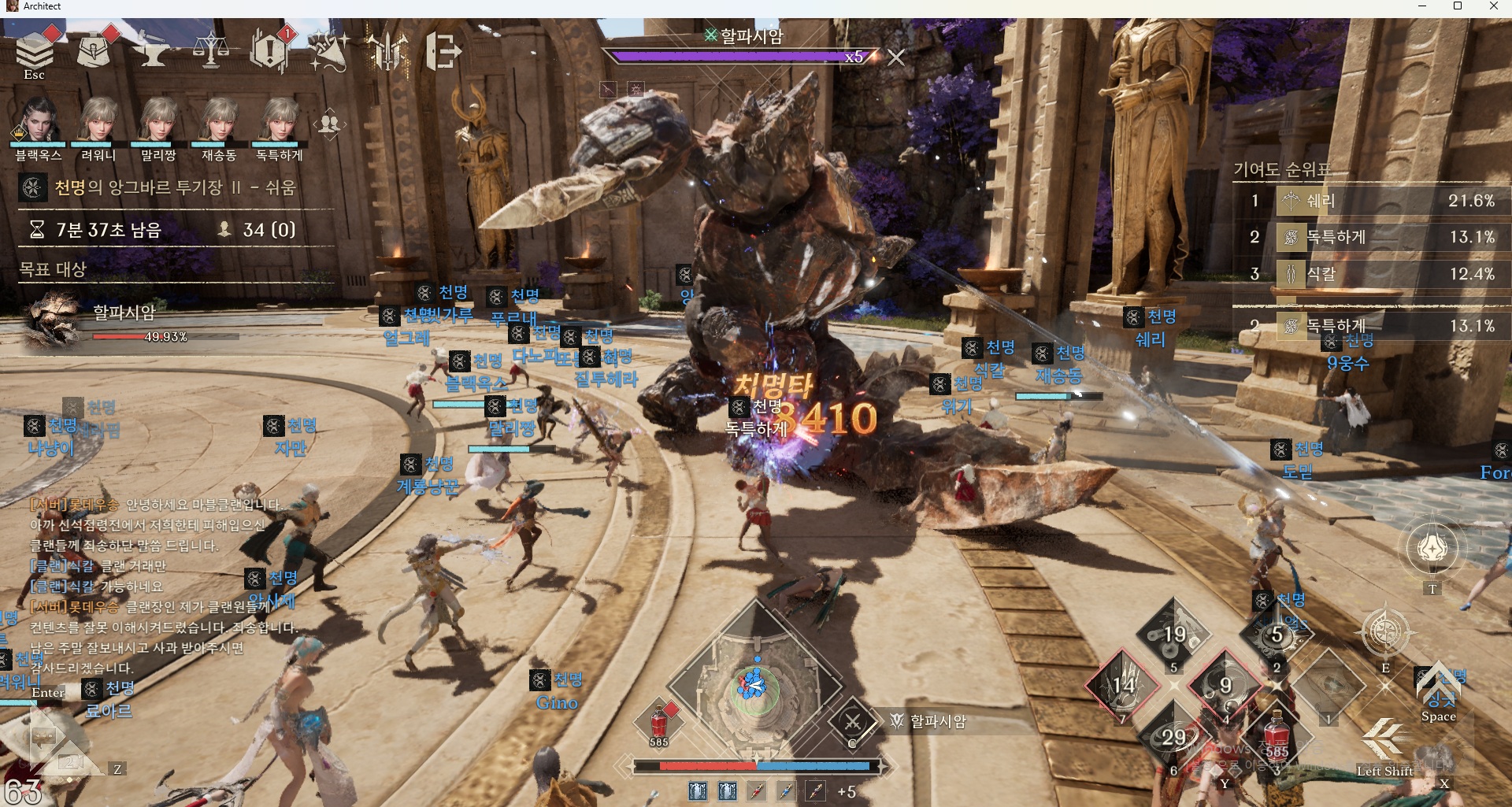Image resolution: width=1512 pixels, height=807 pixels.
Task: Open the stacked-layers main menu icon
Action: [35, 51]
